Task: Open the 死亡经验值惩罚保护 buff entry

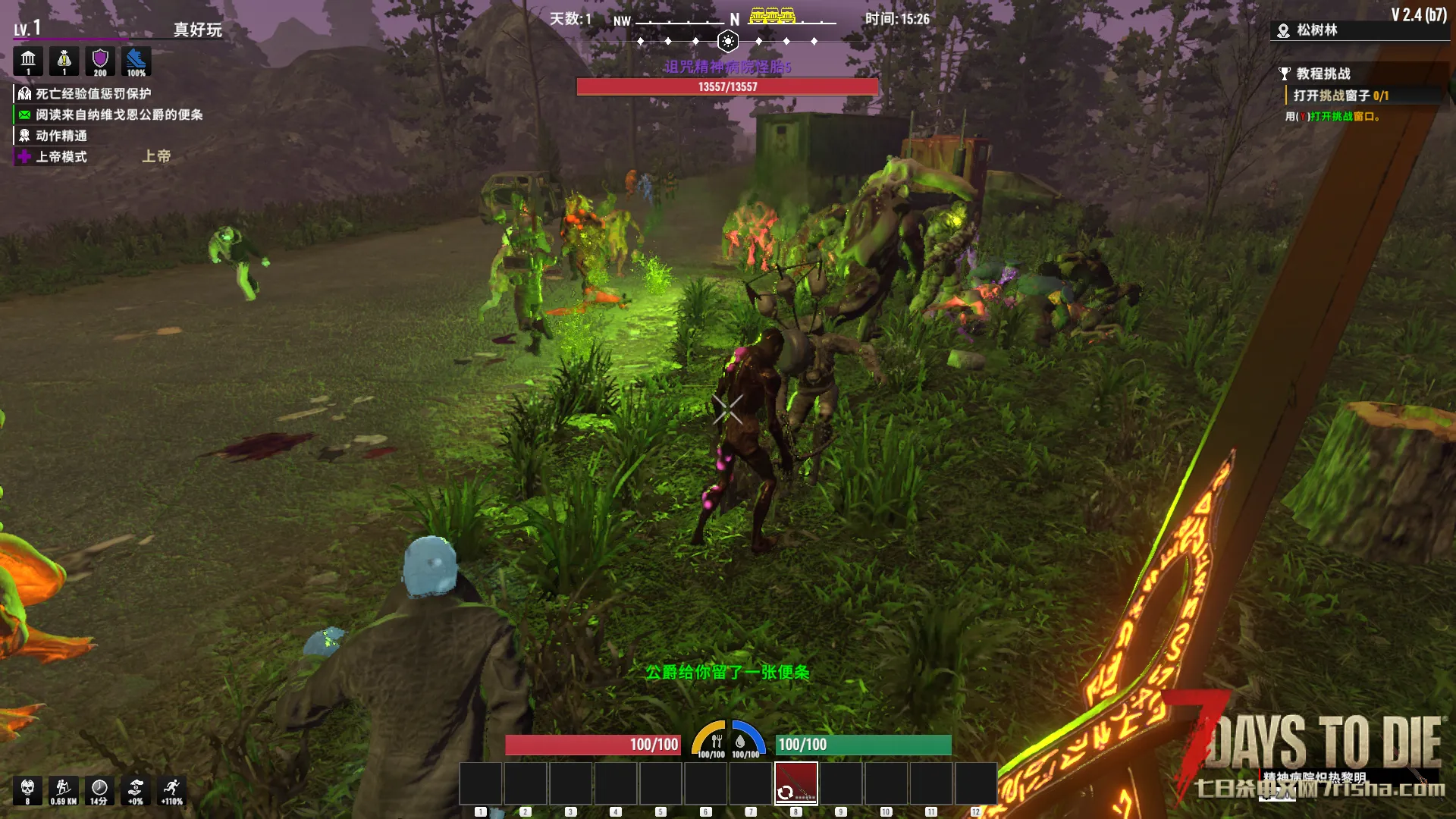Action: [x=93, y=94]
